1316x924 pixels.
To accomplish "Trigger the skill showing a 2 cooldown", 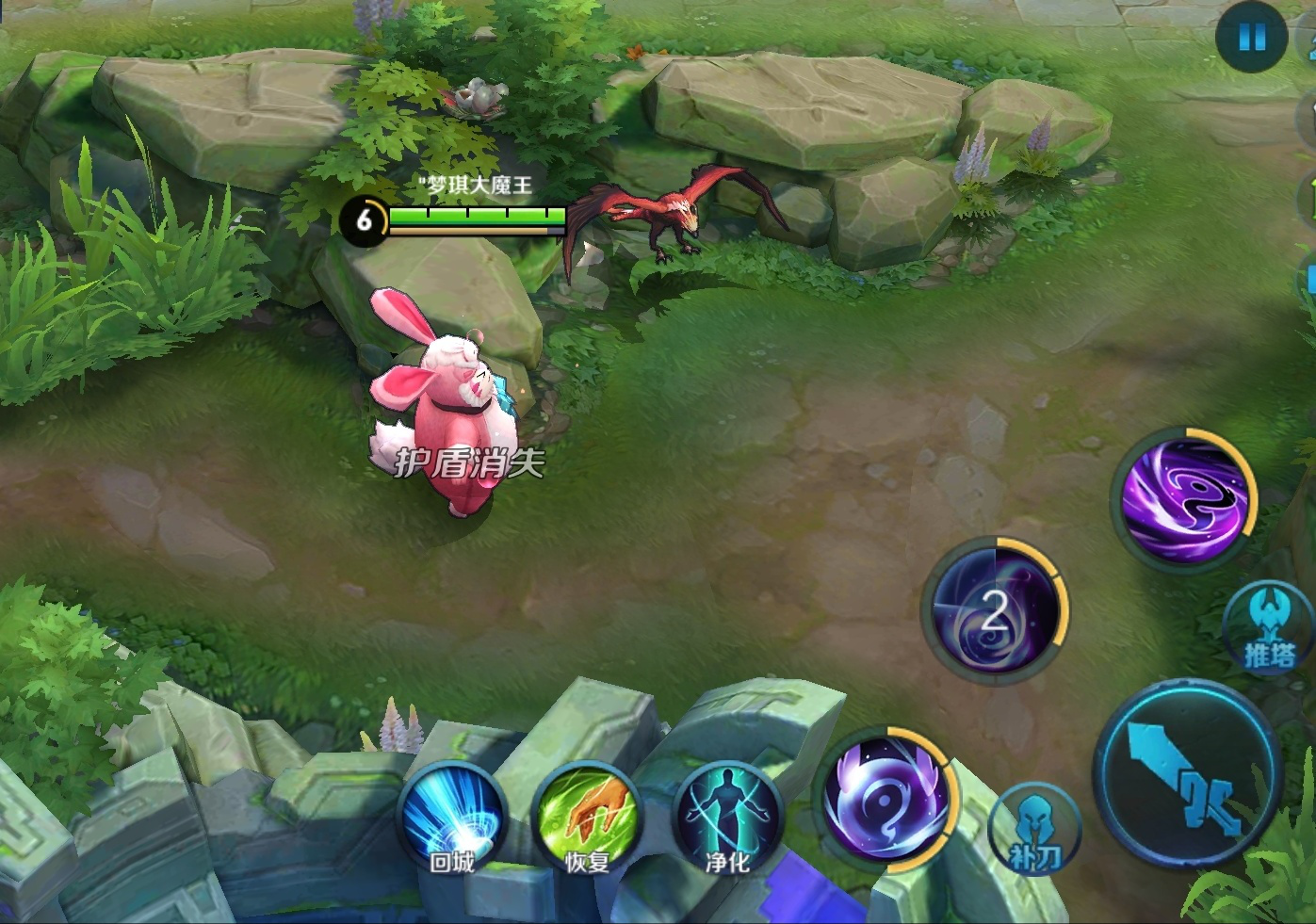I will click(995, 610).
